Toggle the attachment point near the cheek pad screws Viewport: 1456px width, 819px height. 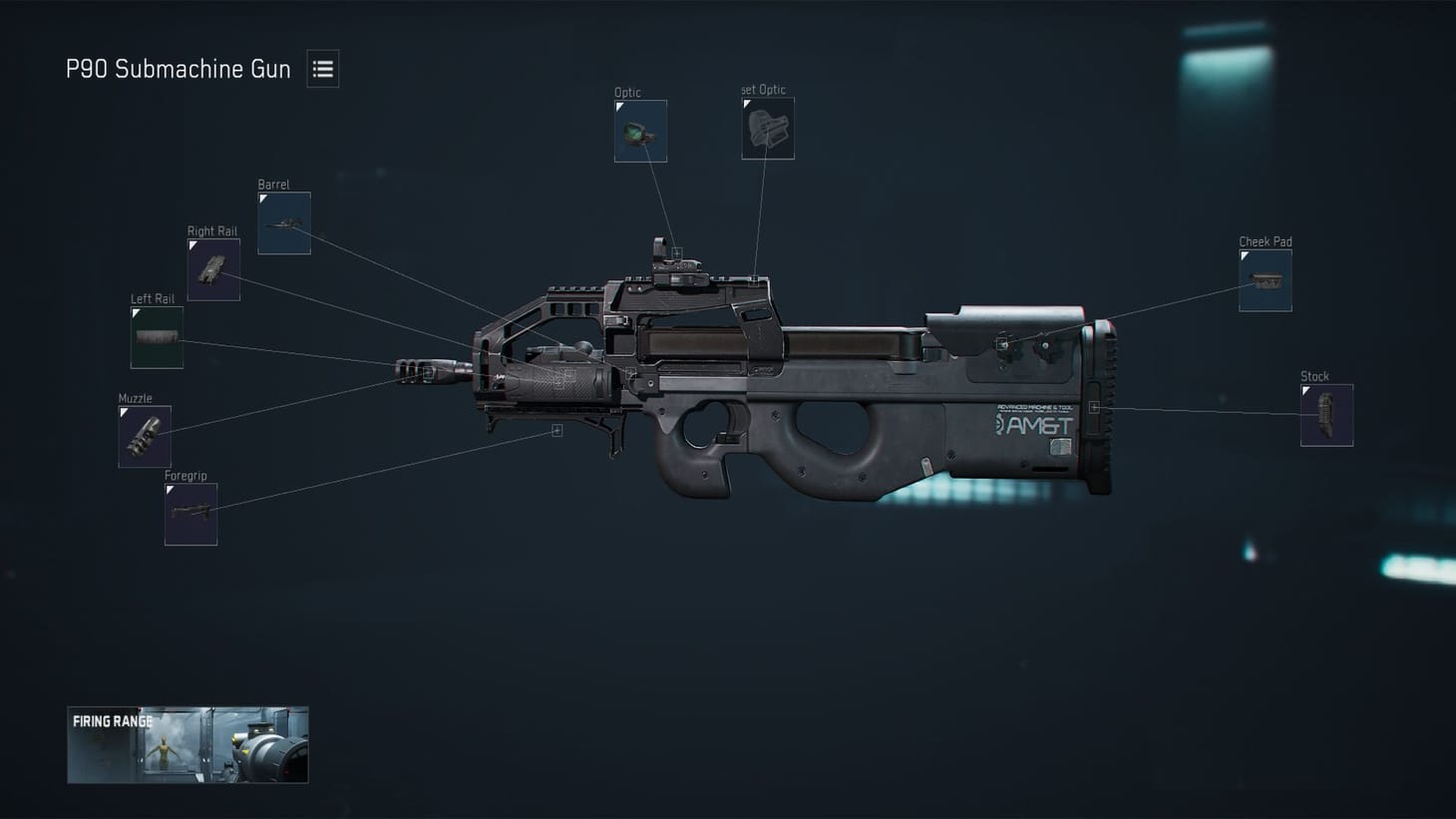(x=1002, y=342)
